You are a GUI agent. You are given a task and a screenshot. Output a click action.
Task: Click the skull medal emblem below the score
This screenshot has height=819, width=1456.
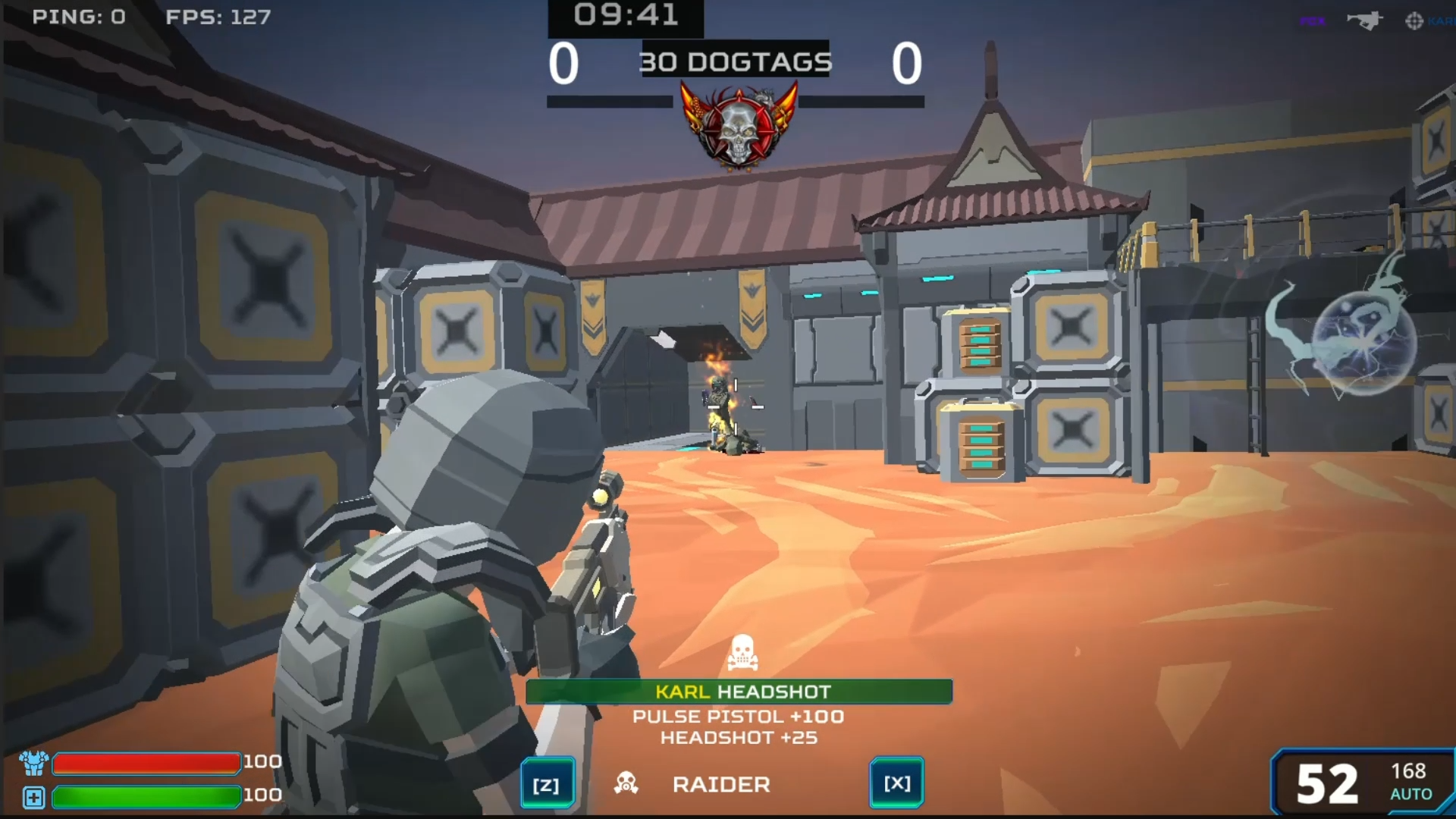(738, 131)
